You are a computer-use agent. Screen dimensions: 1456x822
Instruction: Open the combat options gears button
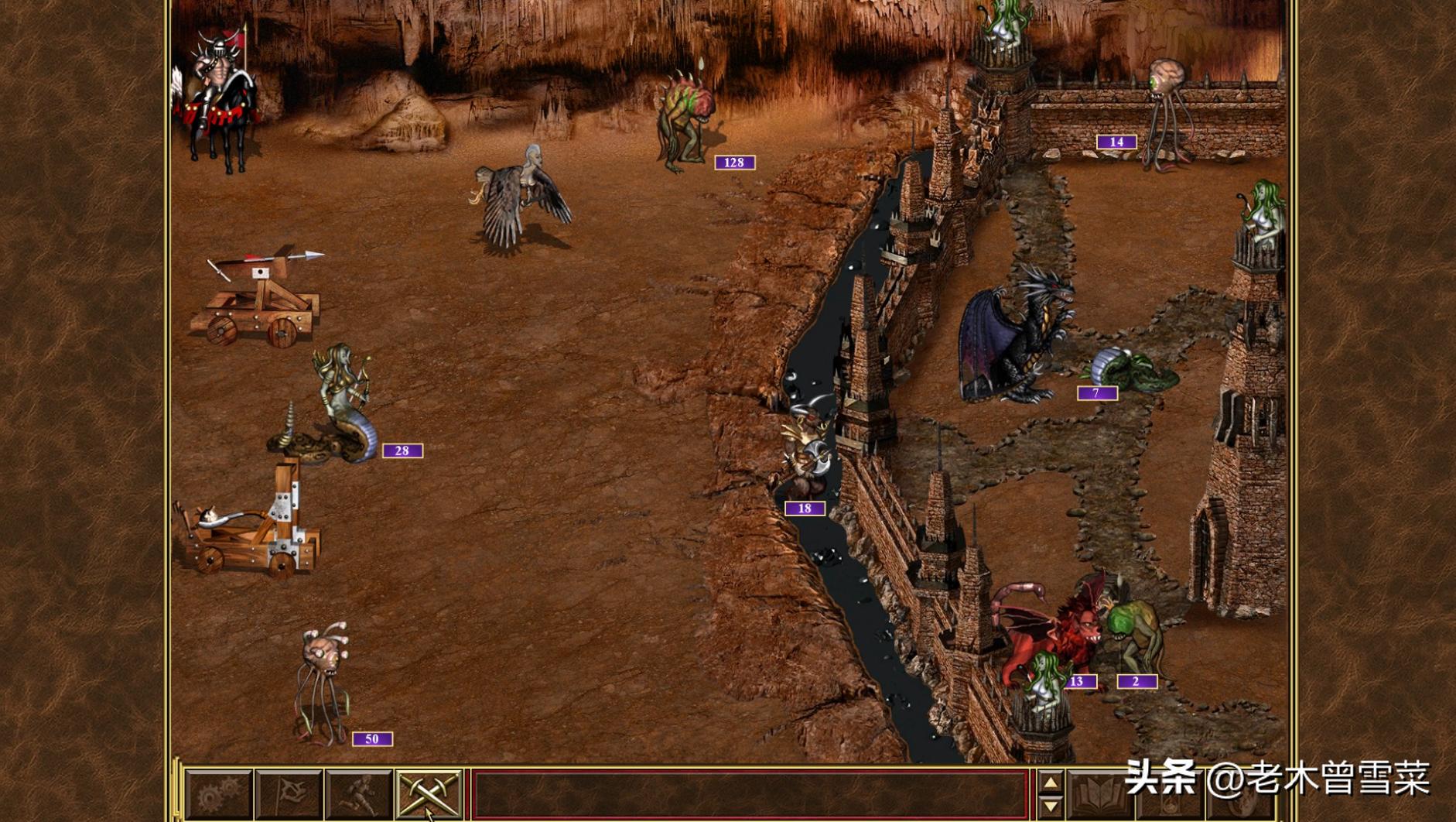[x=218, y=796]
